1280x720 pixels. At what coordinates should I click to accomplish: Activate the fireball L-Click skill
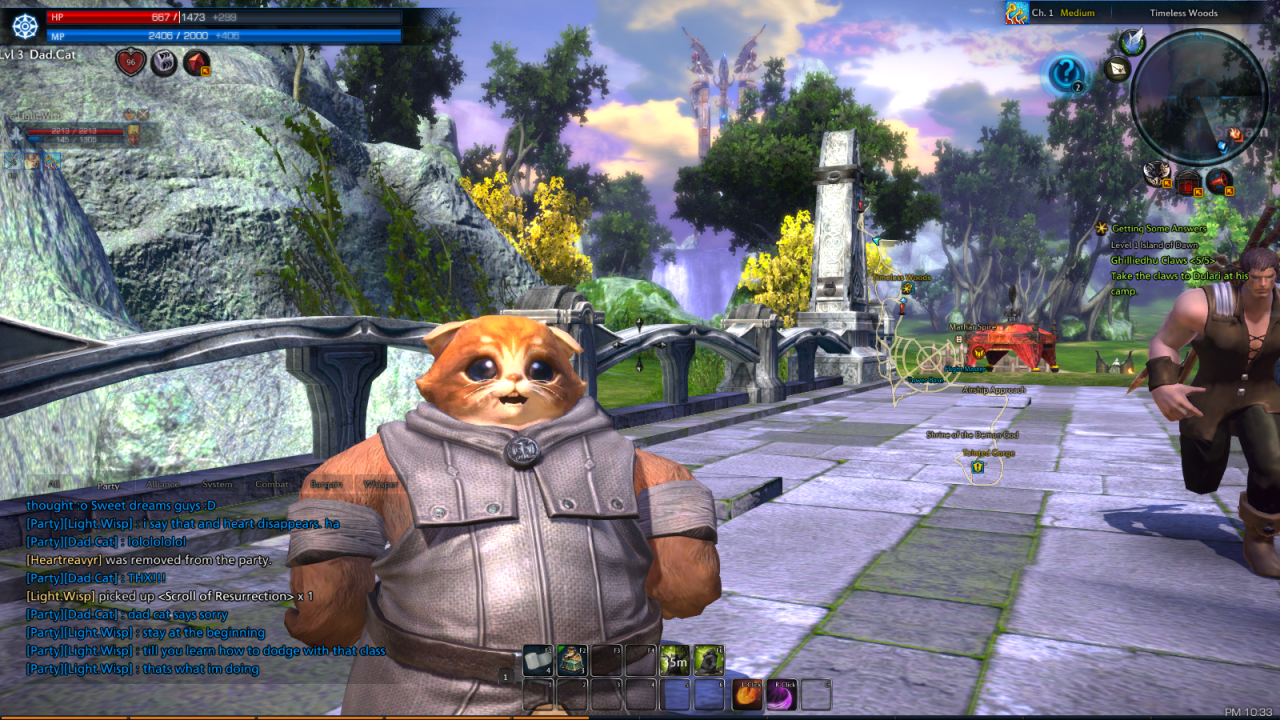point(748,694)
